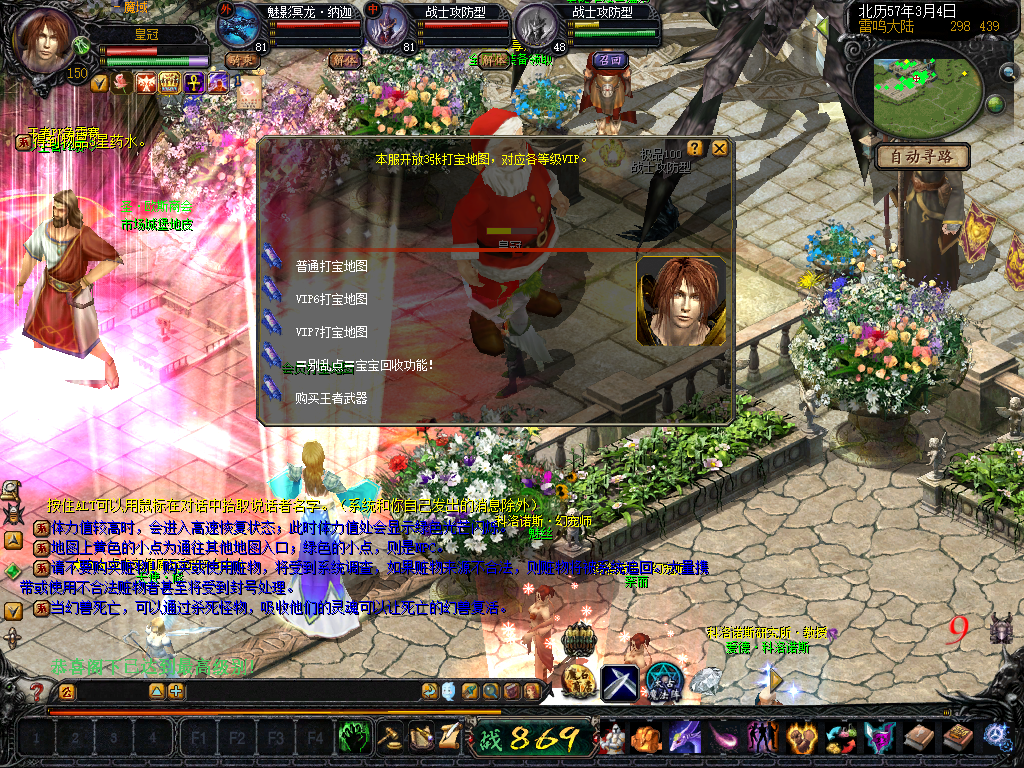Click the red question mark help icon
The image size is (1024, 768).
click(x=36, y=691)
